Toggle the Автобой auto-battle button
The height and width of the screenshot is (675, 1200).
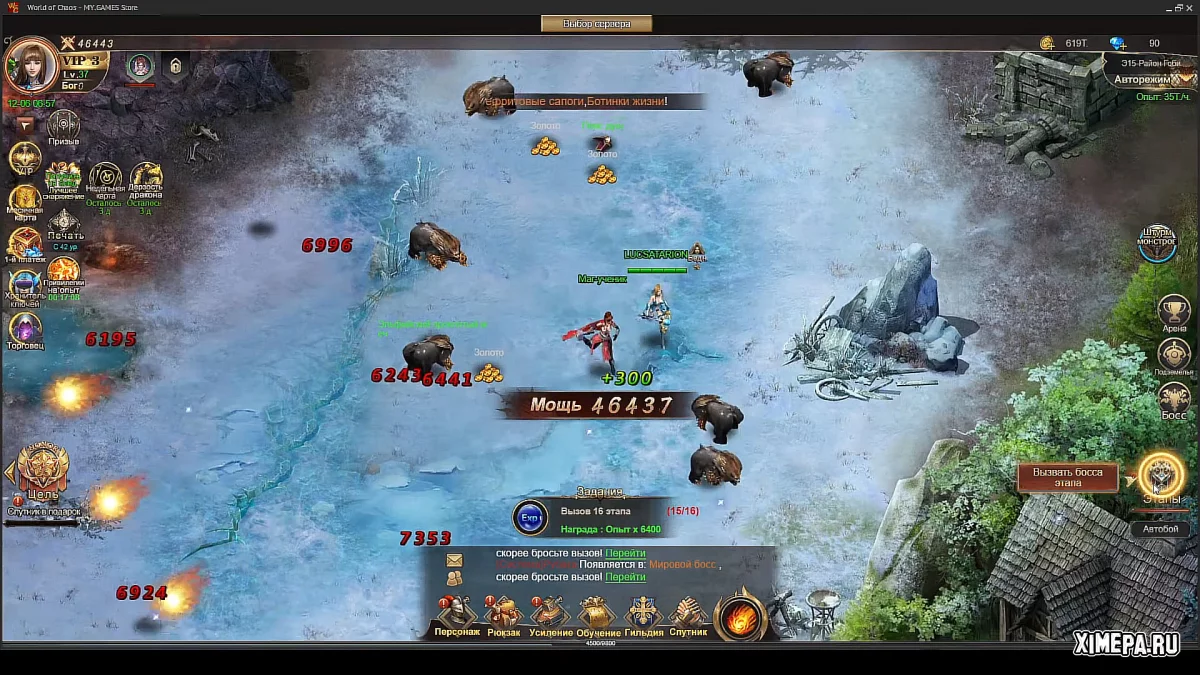pos(1160,529)
